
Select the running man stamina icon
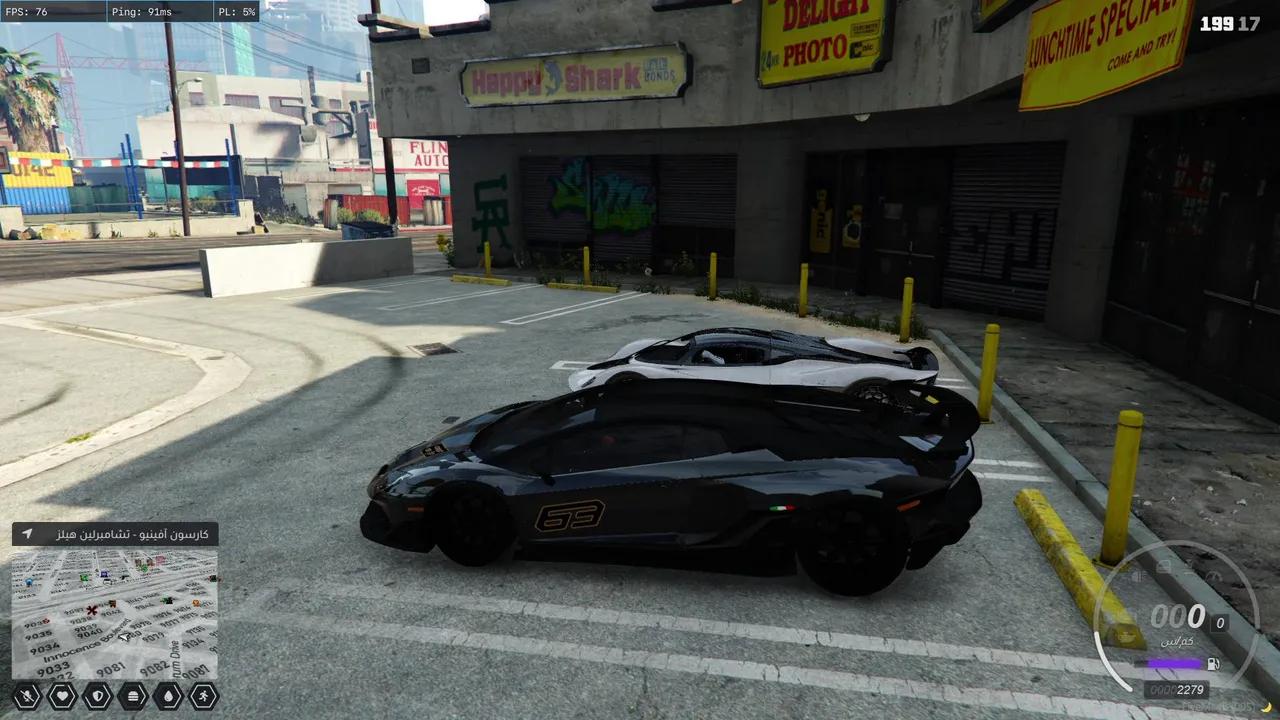pyautogui.click(x=203, y=696)
